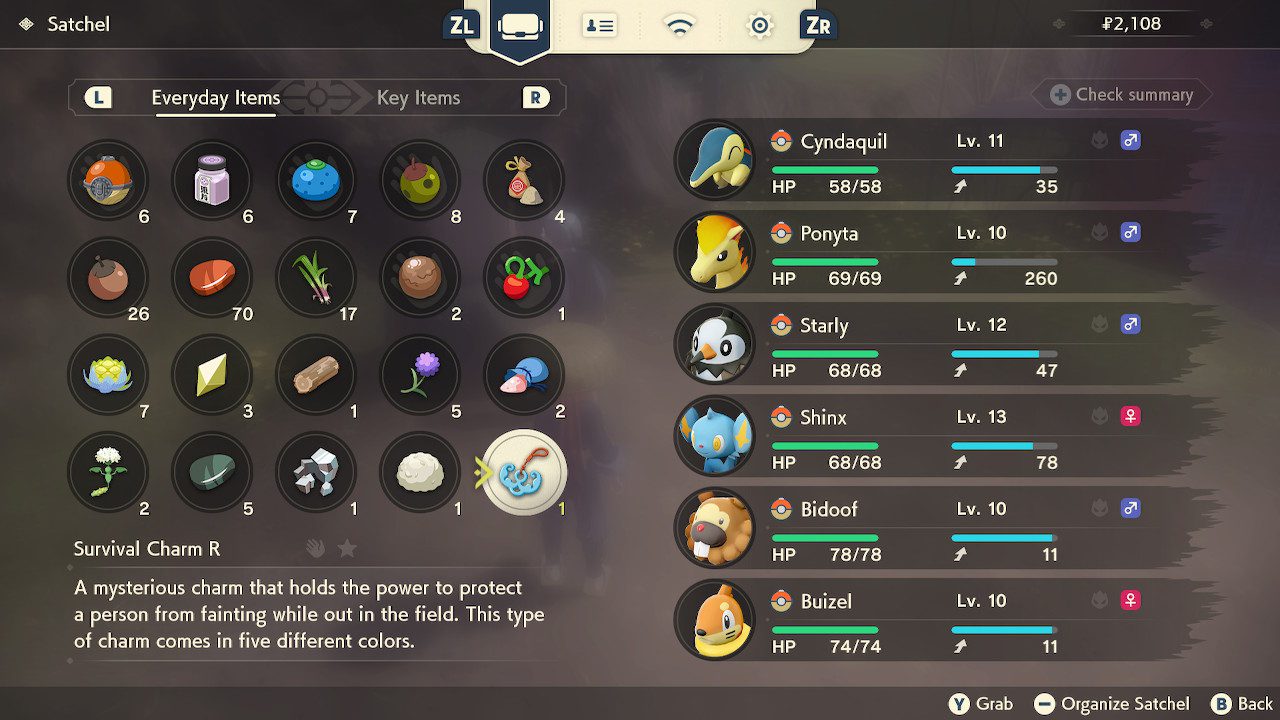Image resolution: width=1280 pixels, height=720 pixels.
Task: Select the Survival Charm R item
Action: [524, 472]
